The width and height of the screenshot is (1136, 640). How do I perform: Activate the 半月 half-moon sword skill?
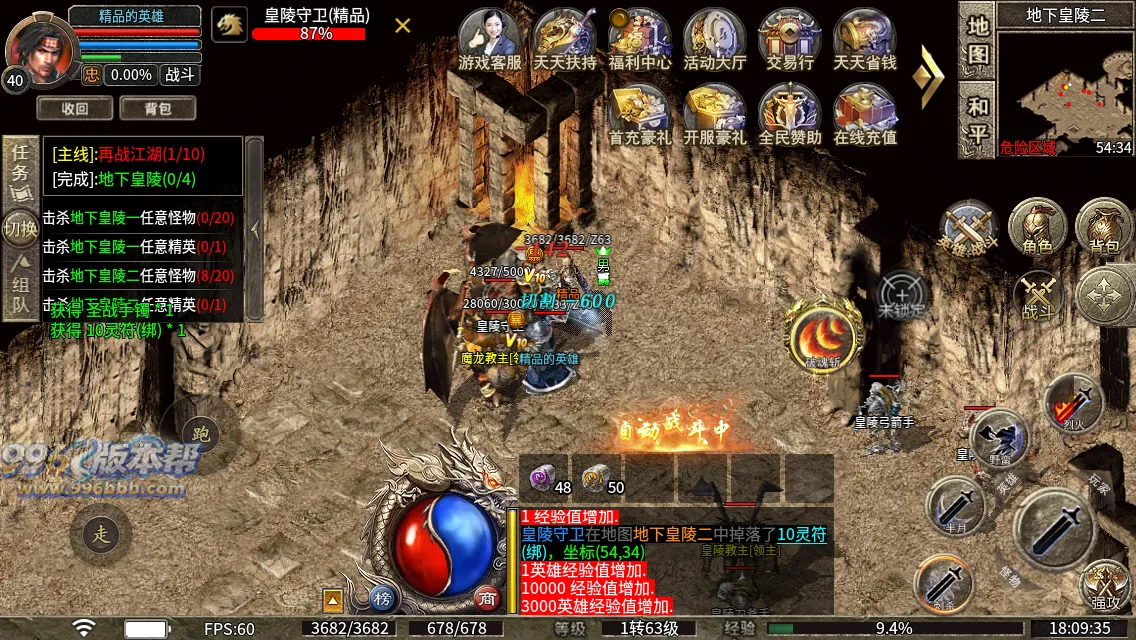(955, 507)
